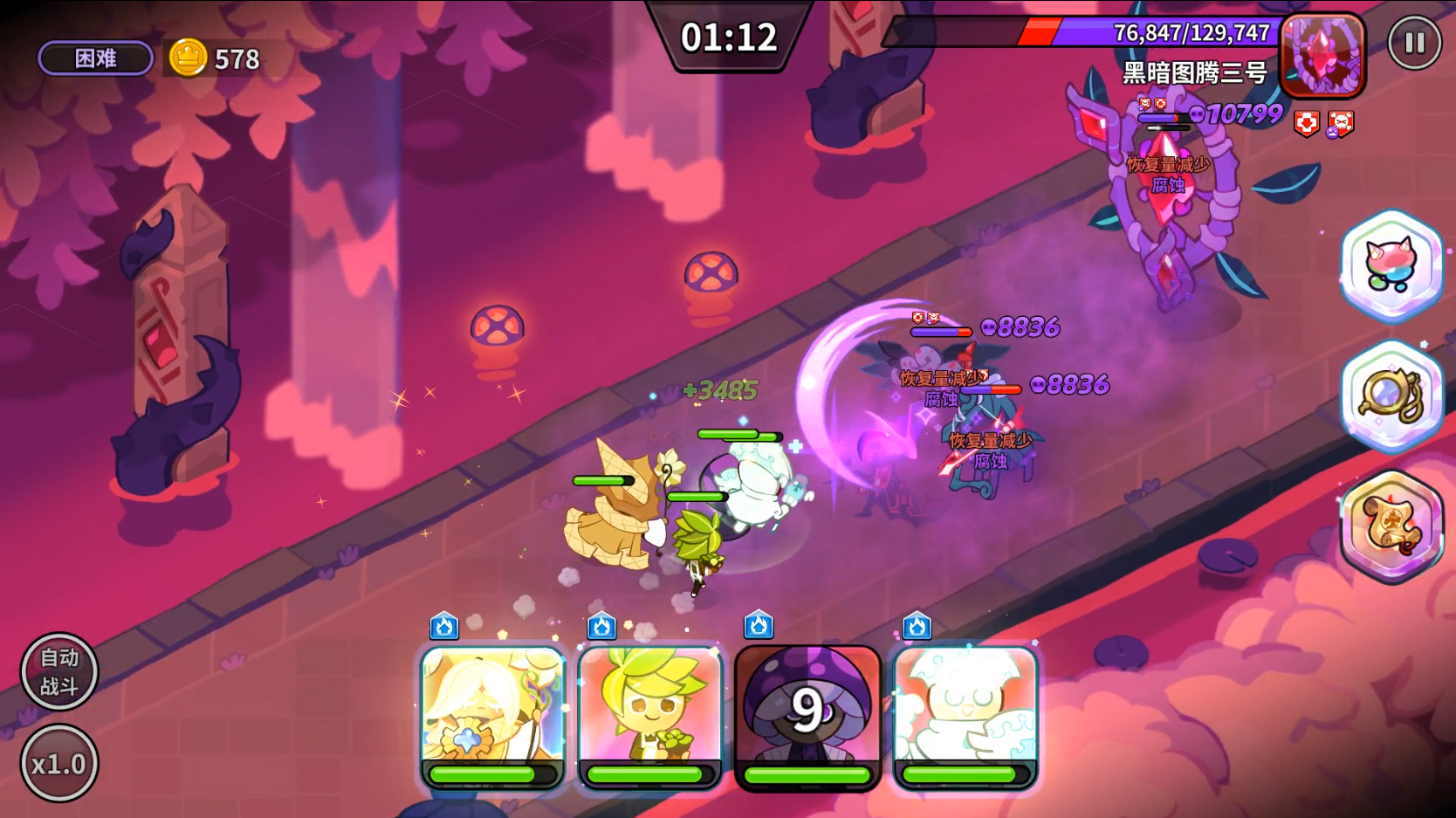Pause the battle
Viewport: 1456px width, 818px height.
tap(1414, 42)
